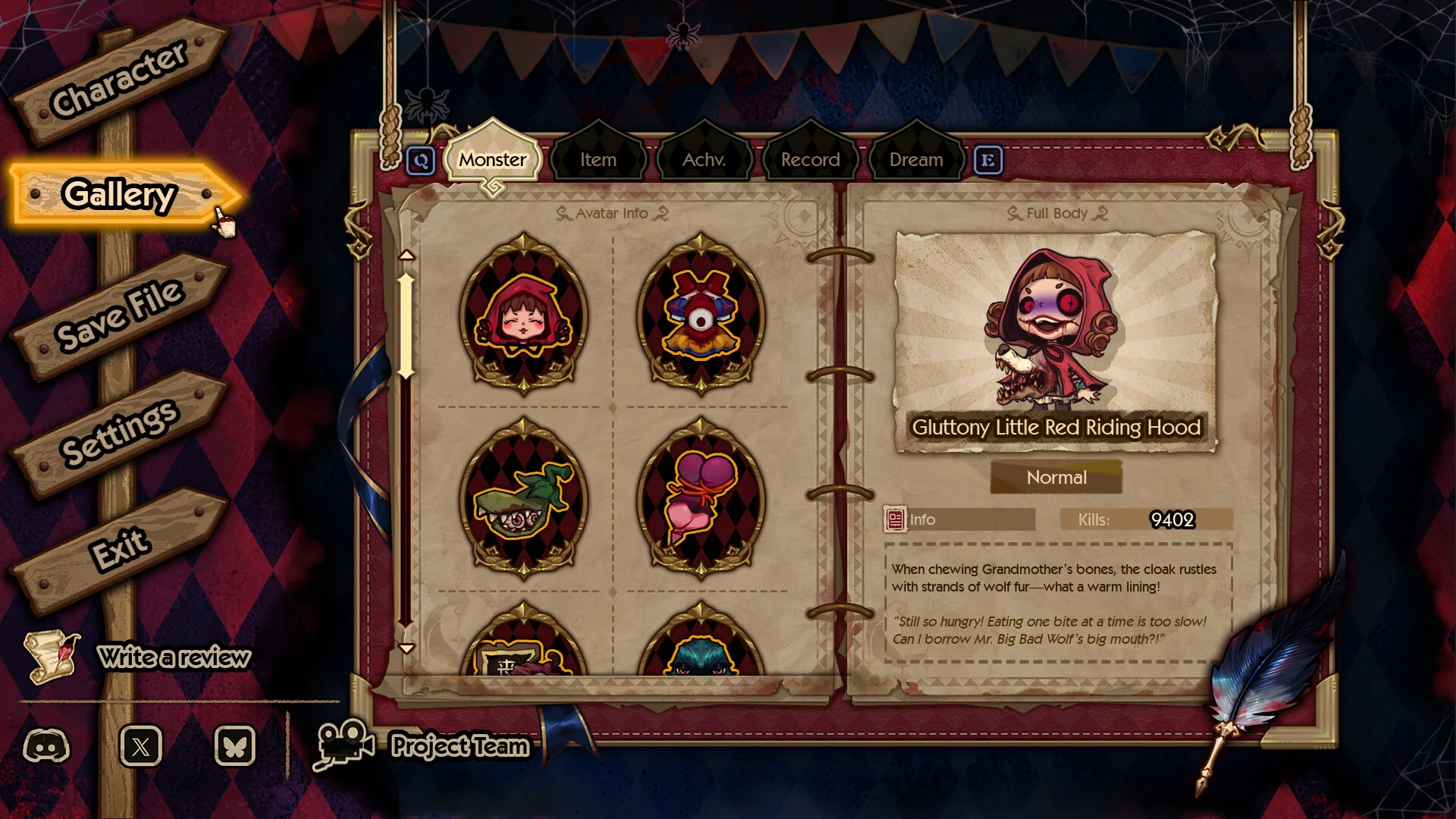1456x819 pixels.
Task: Select the Red Riding Hood monster portrait
Action: pos(523,315)
